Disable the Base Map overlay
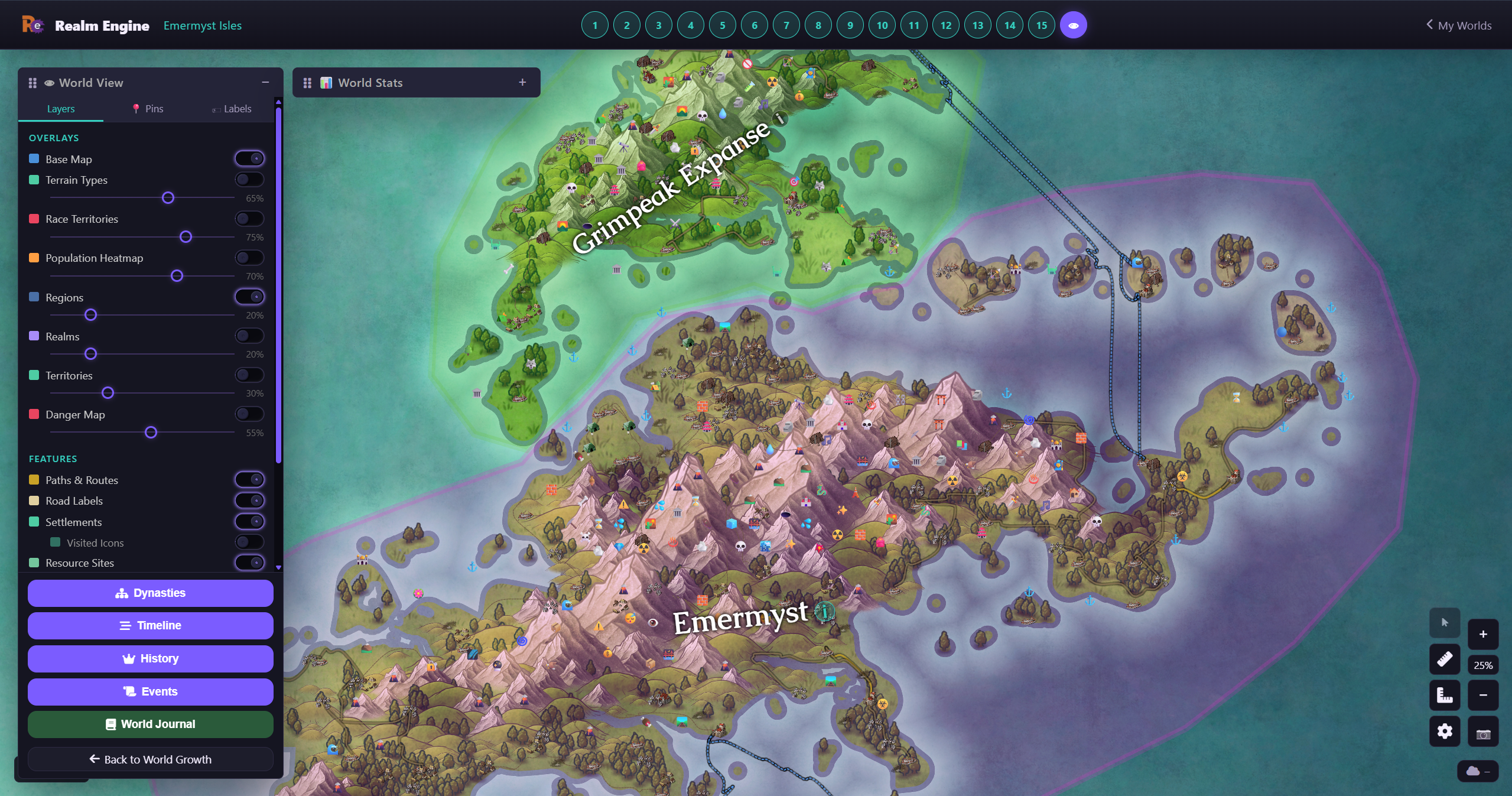 point(249,158)
